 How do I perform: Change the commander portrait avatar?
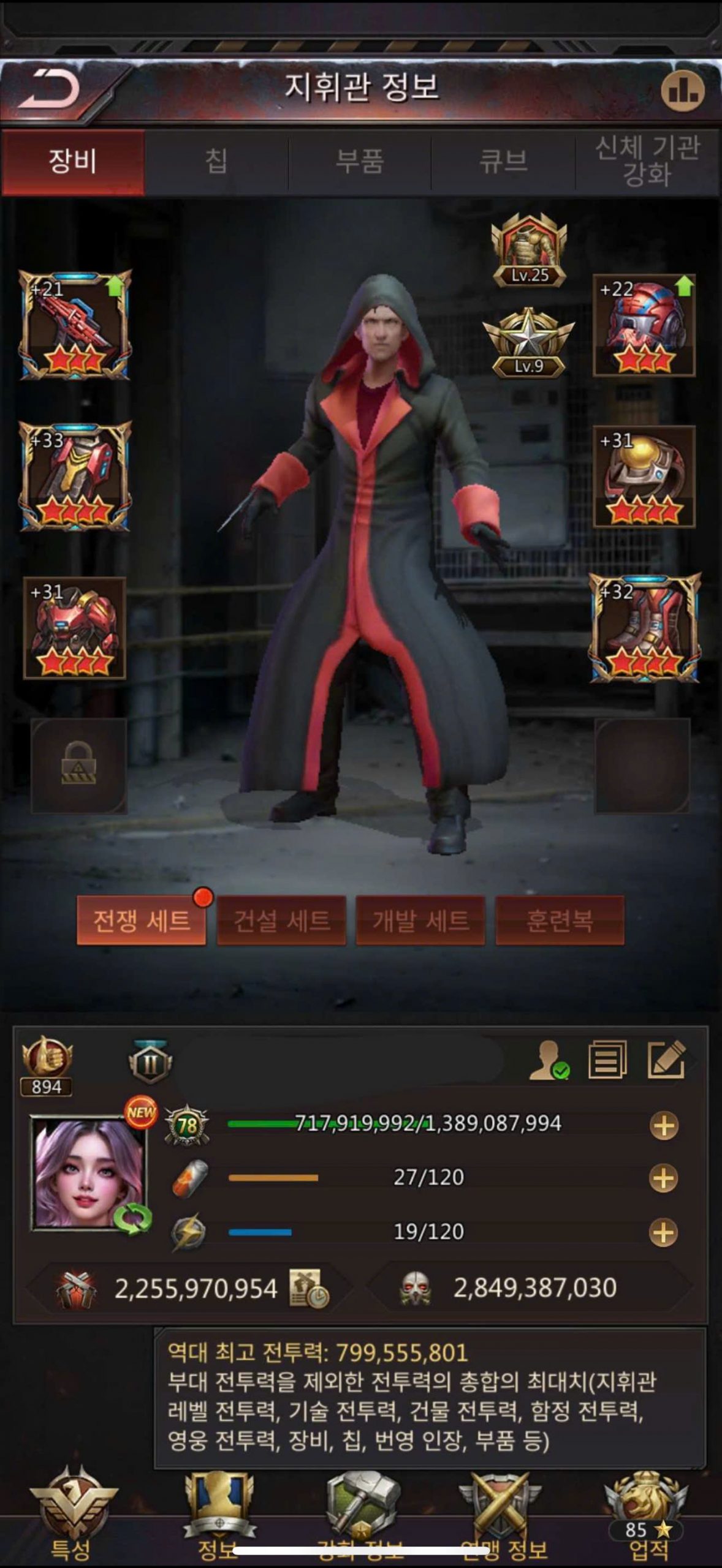click(x=89, y=1172)
